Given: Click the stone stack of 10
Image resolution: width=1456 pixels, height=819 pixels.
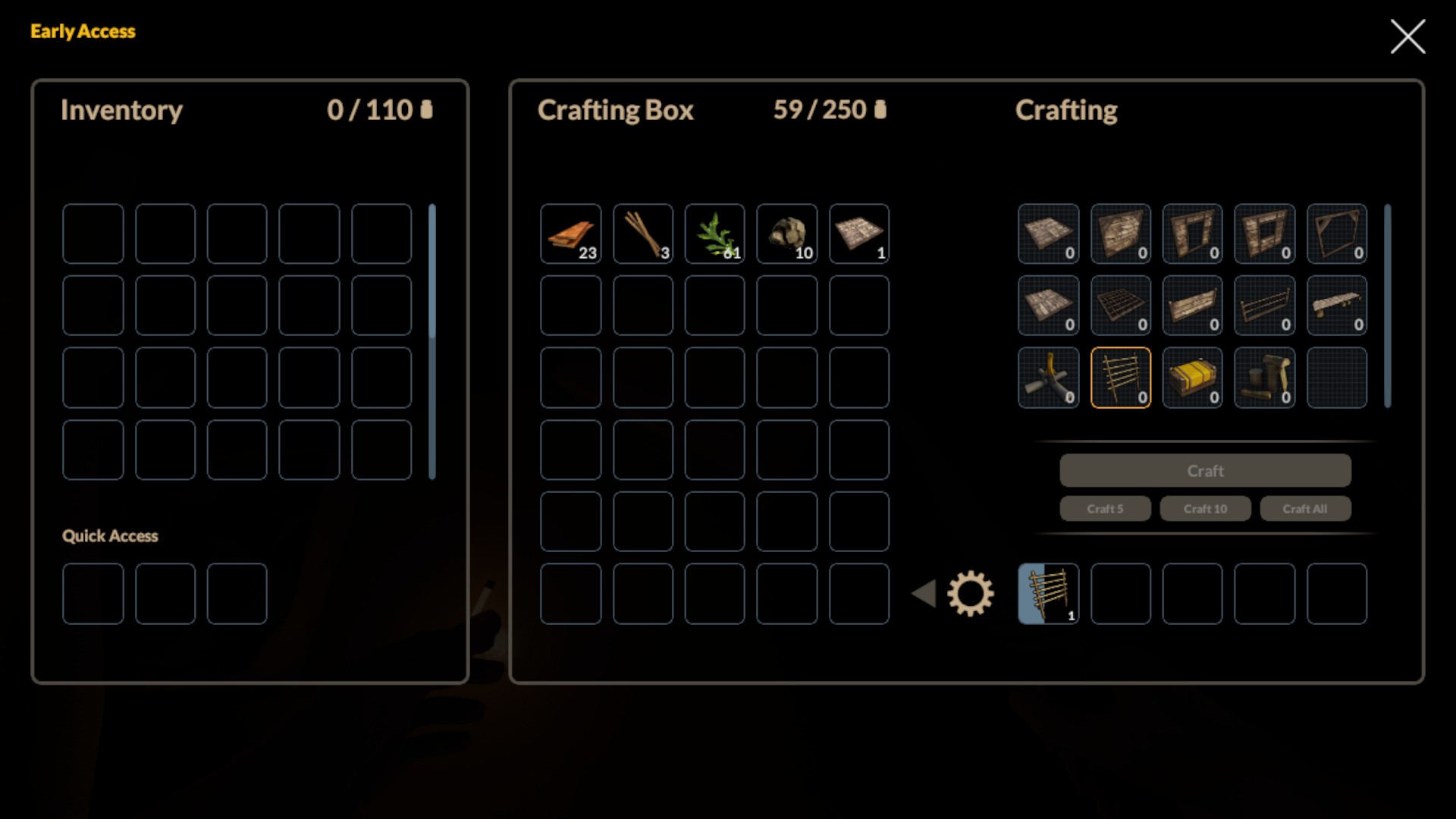Looking at the screenshot, I should click(x=787, y=234).
